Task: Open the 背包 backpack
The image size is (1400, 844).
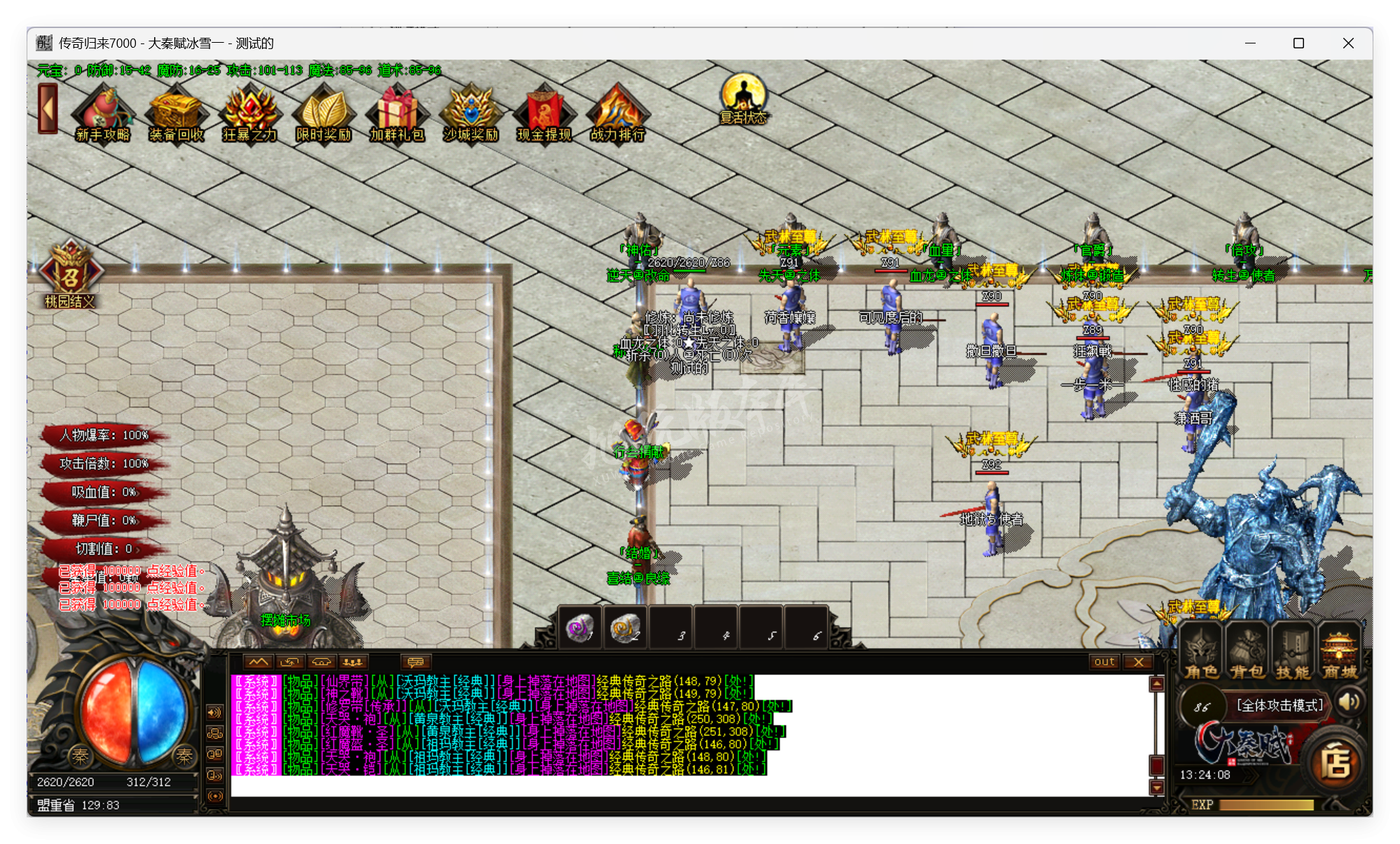Action: coord(1247,652)
